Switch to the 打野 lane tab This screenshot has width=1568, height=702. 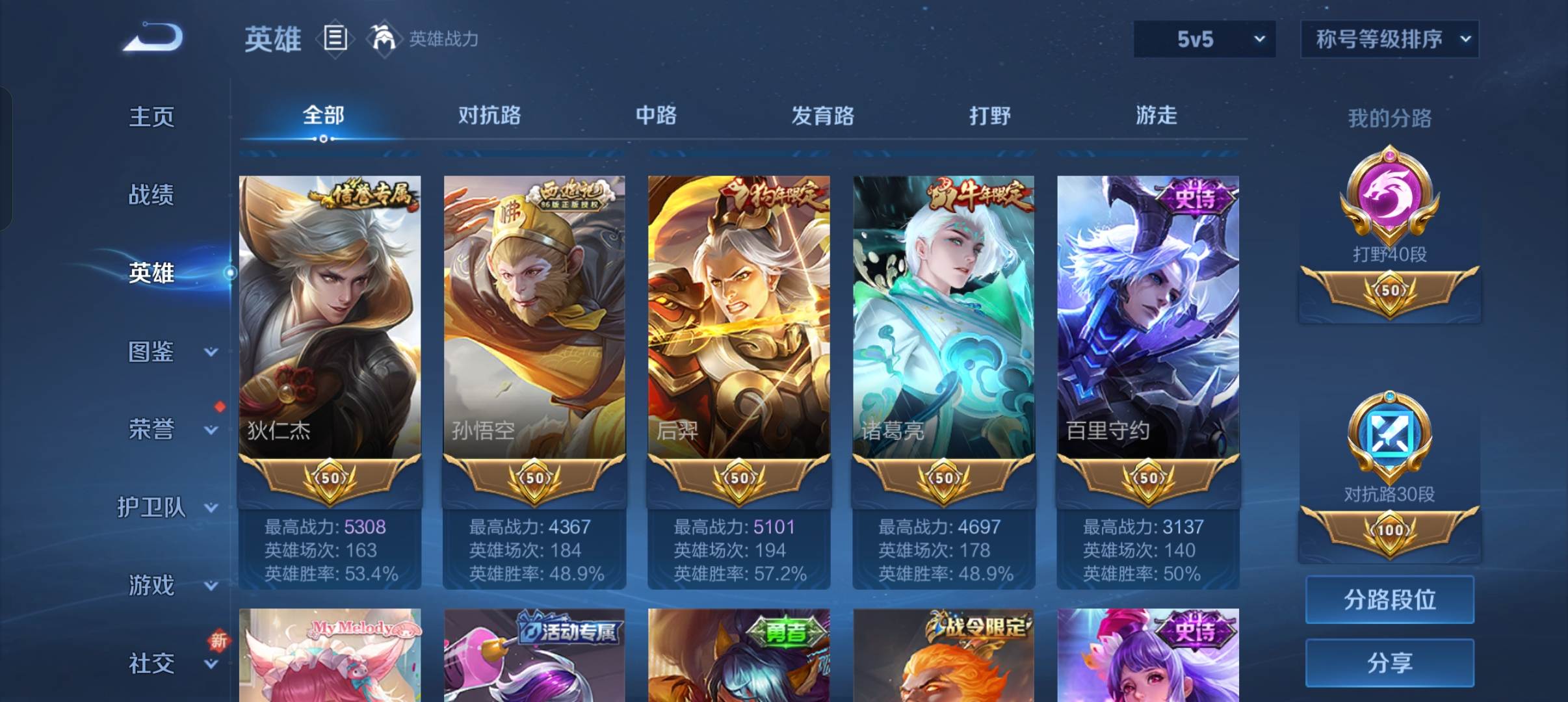990,116
